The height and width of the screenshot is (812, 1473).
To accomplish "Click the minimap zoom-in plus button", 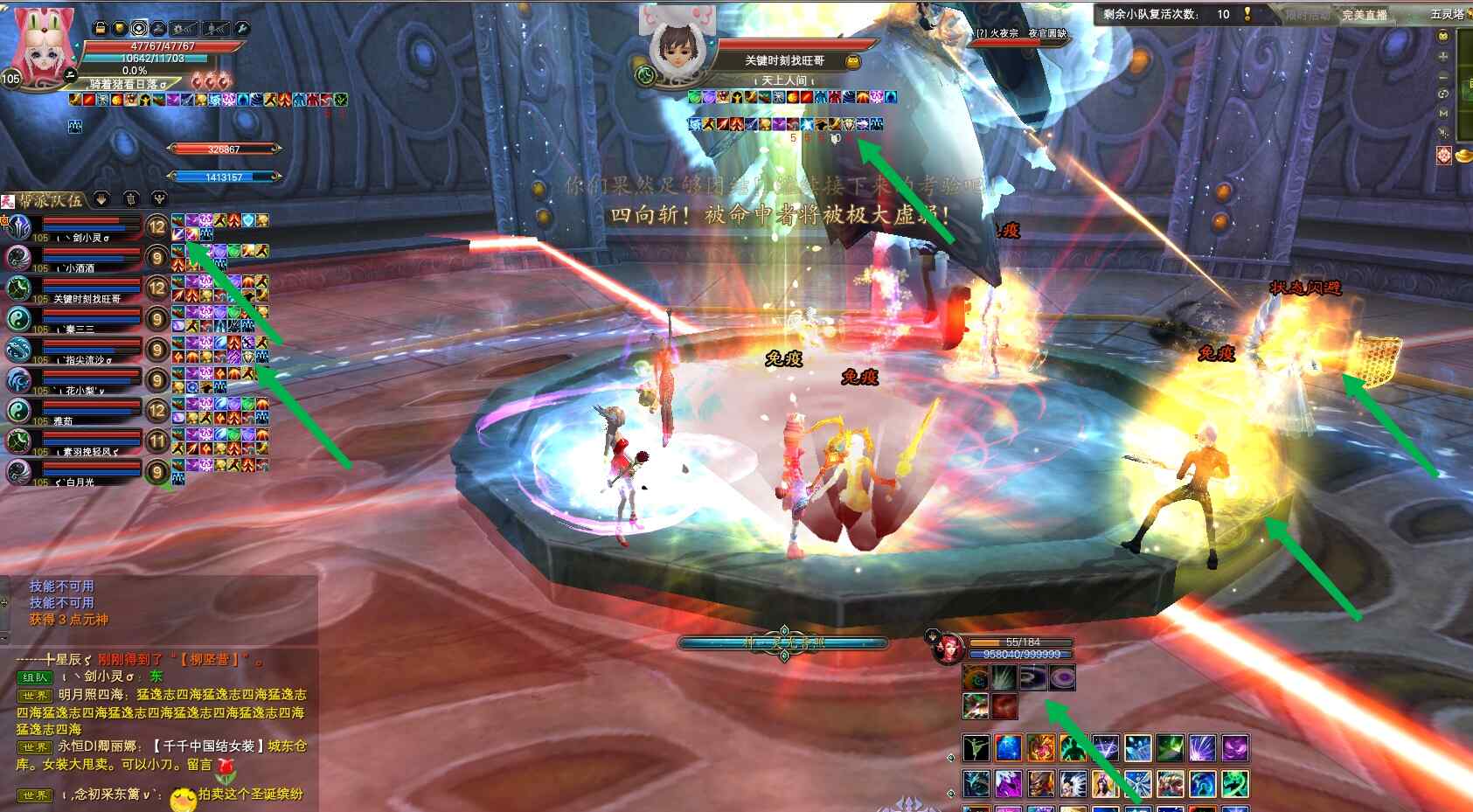I will [1443, 56].
